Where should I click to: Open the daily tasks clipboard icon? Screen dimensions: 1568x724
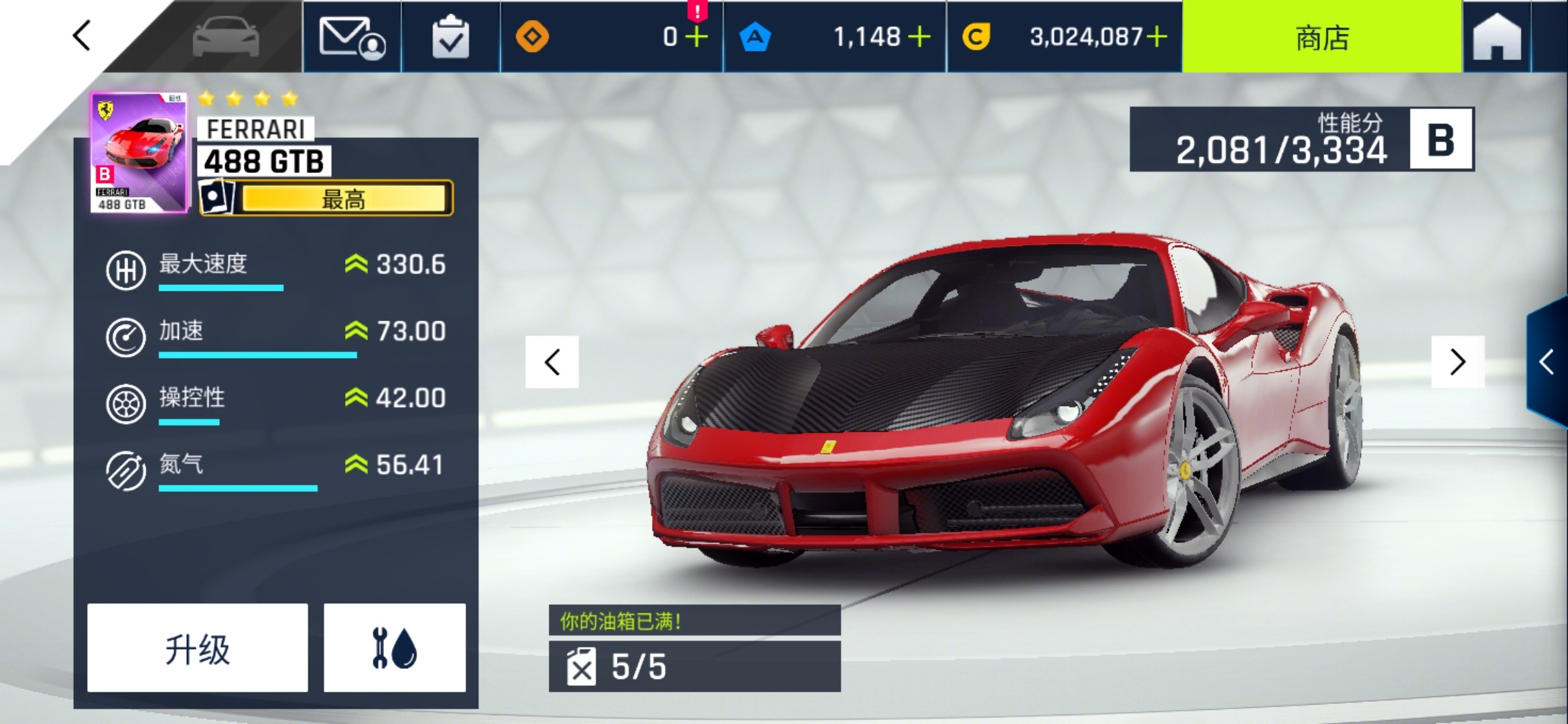click(450, 38)
